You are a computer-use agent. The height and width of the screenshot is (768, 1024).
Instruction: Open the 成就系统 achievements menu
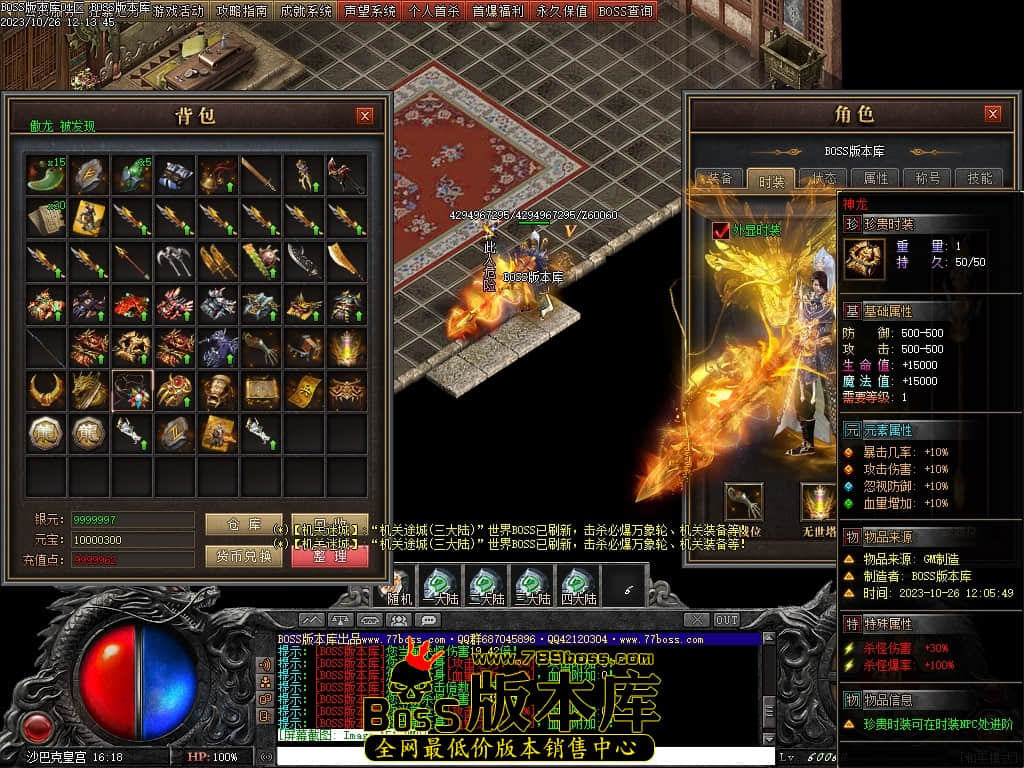coord(306,12)
